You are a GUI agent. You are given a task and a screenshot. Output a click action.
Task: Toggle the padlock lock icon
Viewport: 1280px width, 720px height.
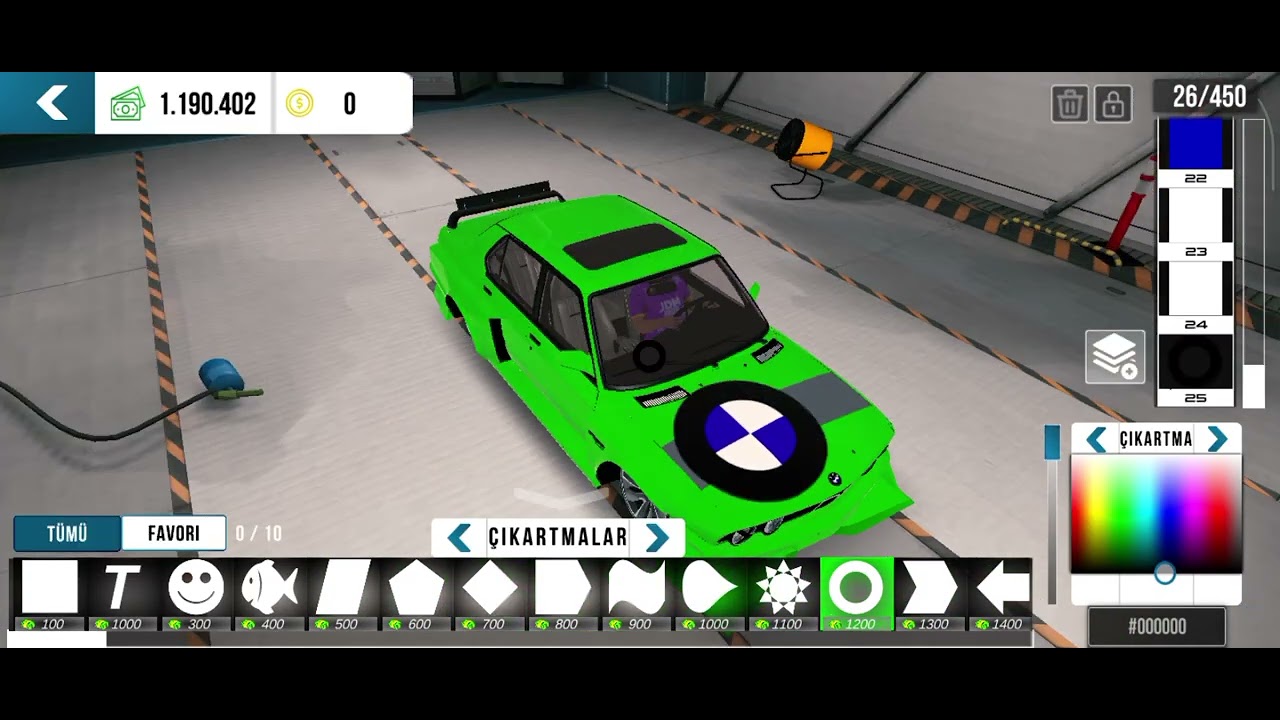pos(1112,103)
